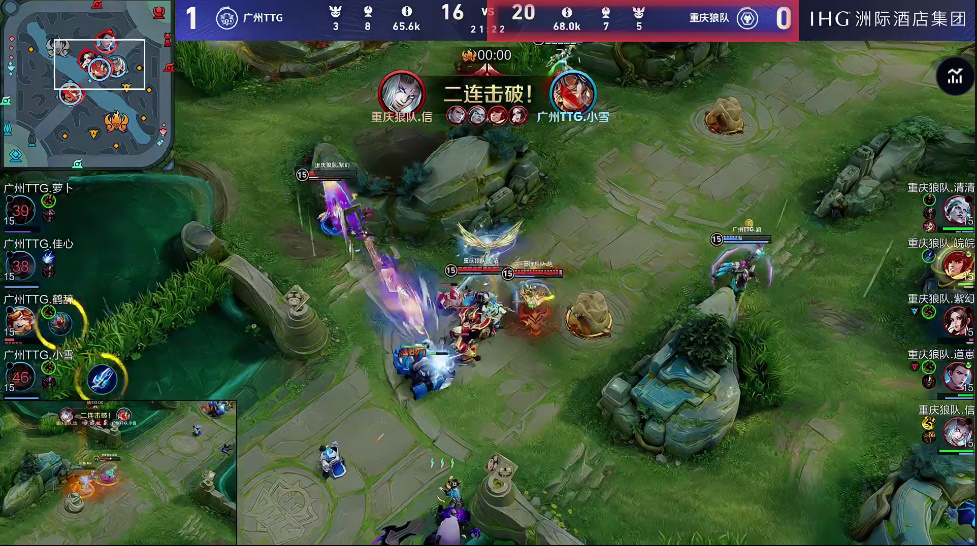Image resolution: width=977 pixels, height=546 pixels.
Task: Click 小雪's glowing blue skill icon
Action: (x=102, y=377)
